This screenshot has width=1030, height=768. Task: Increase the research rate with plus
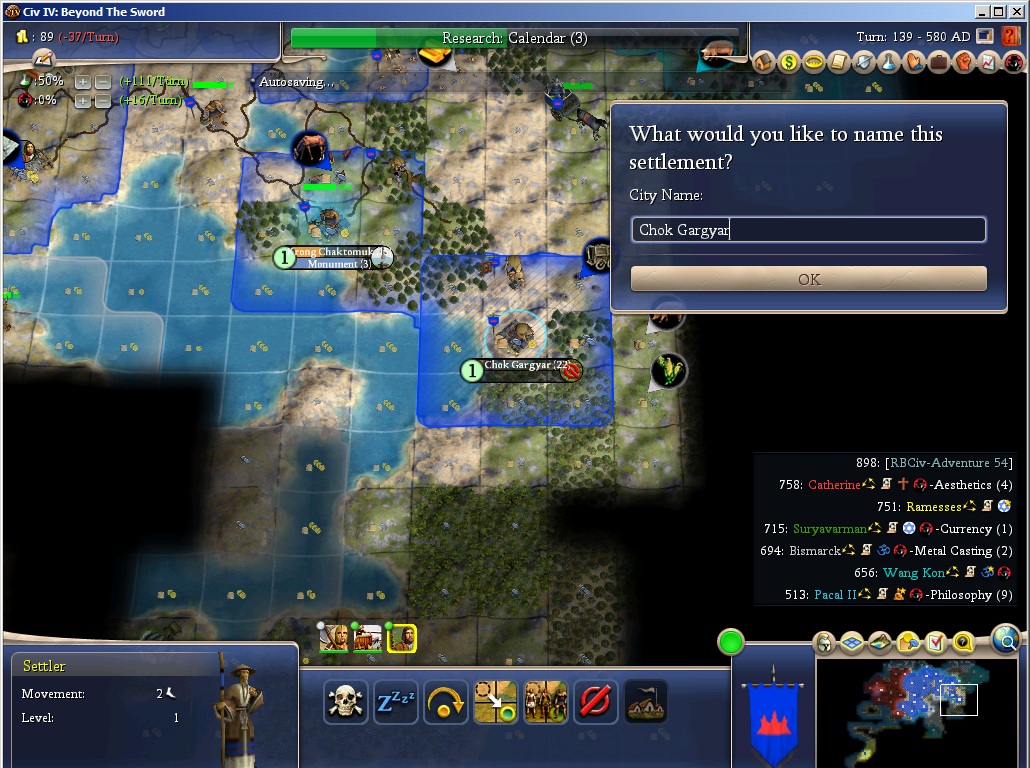82,81
